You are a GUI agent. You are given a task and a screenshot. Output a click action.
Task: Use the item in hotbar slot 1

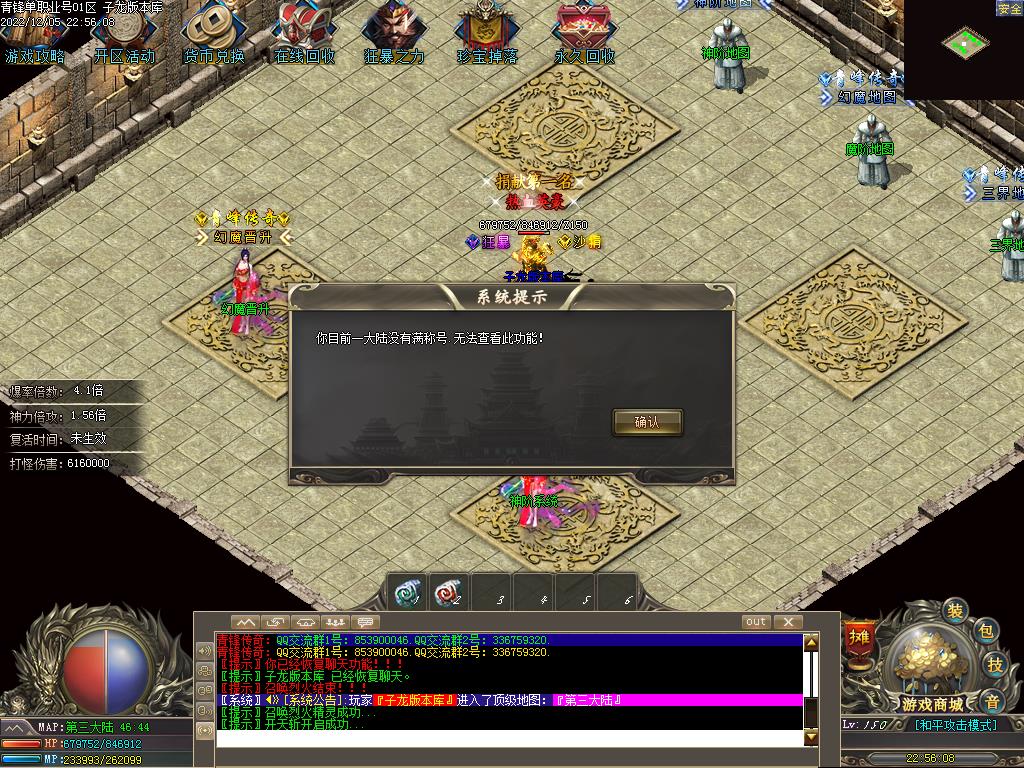[406, 592]
